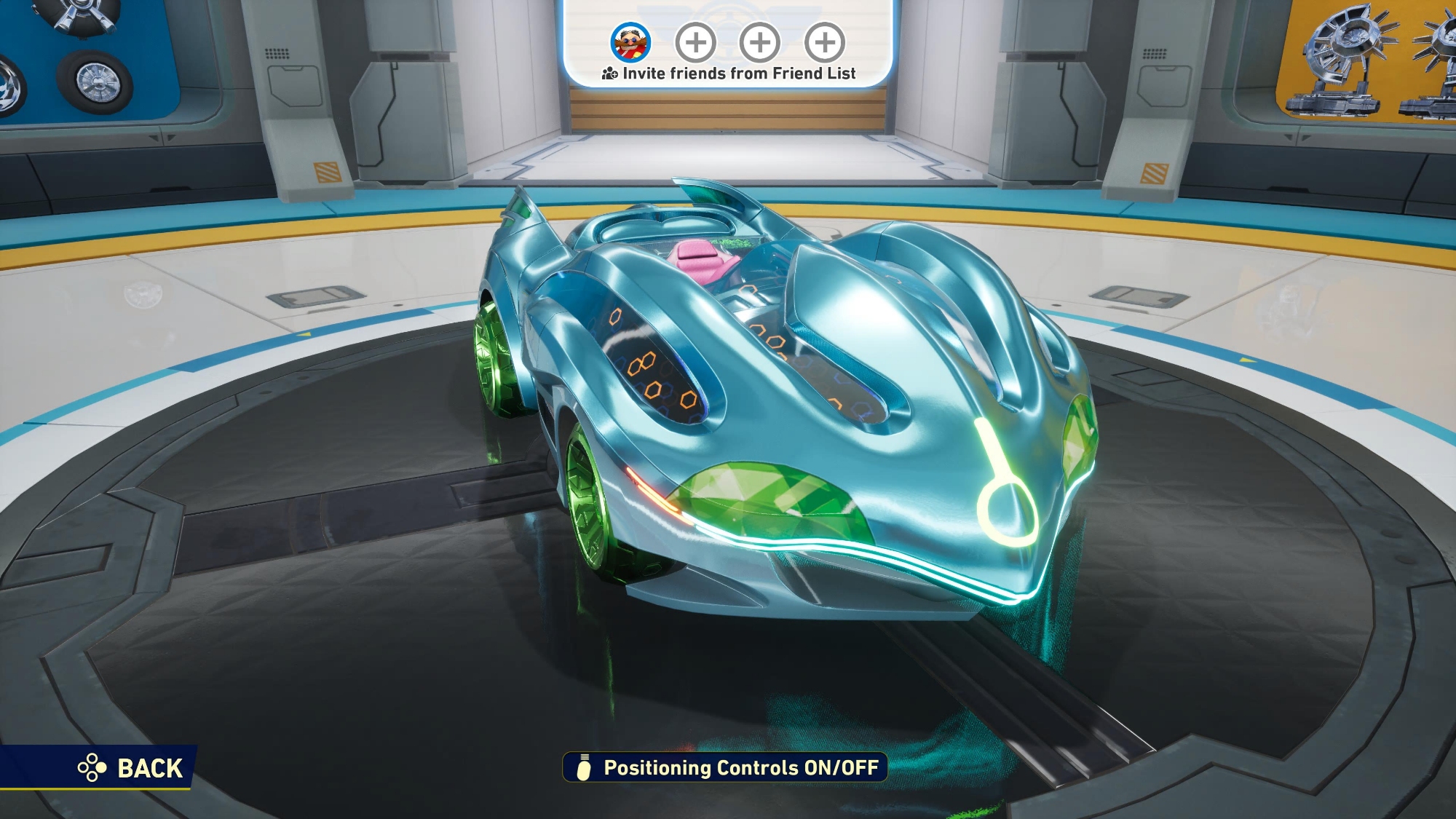Select the Eggman player avatar
This screenshot has width=1456, height=819.
(630, 42)
